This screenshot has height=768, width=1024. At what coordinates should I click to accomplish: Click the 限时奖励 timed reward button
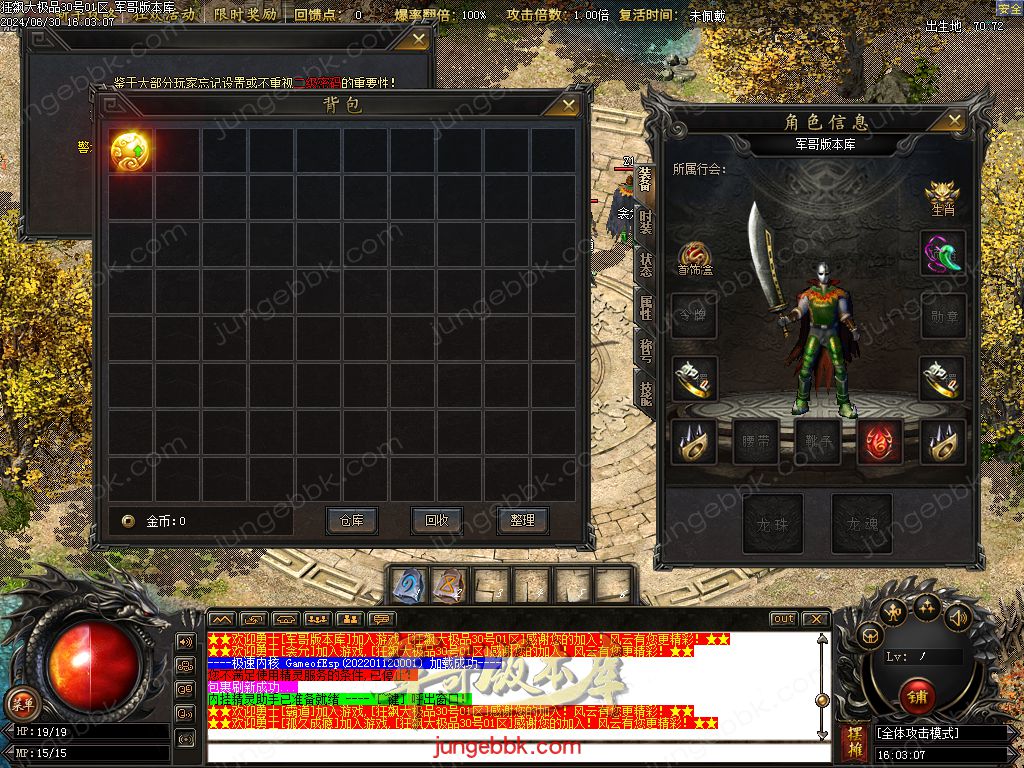pos(245,15)
